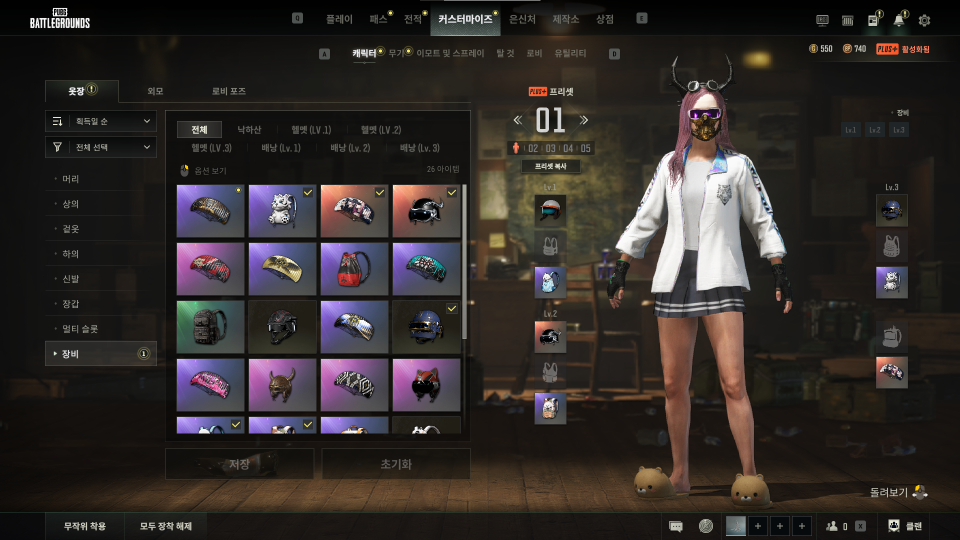Image resolution: width=960 pixels, height=540 pixels.
Task: Switch to the 외모 tab
Action: (x=155, y=91)
